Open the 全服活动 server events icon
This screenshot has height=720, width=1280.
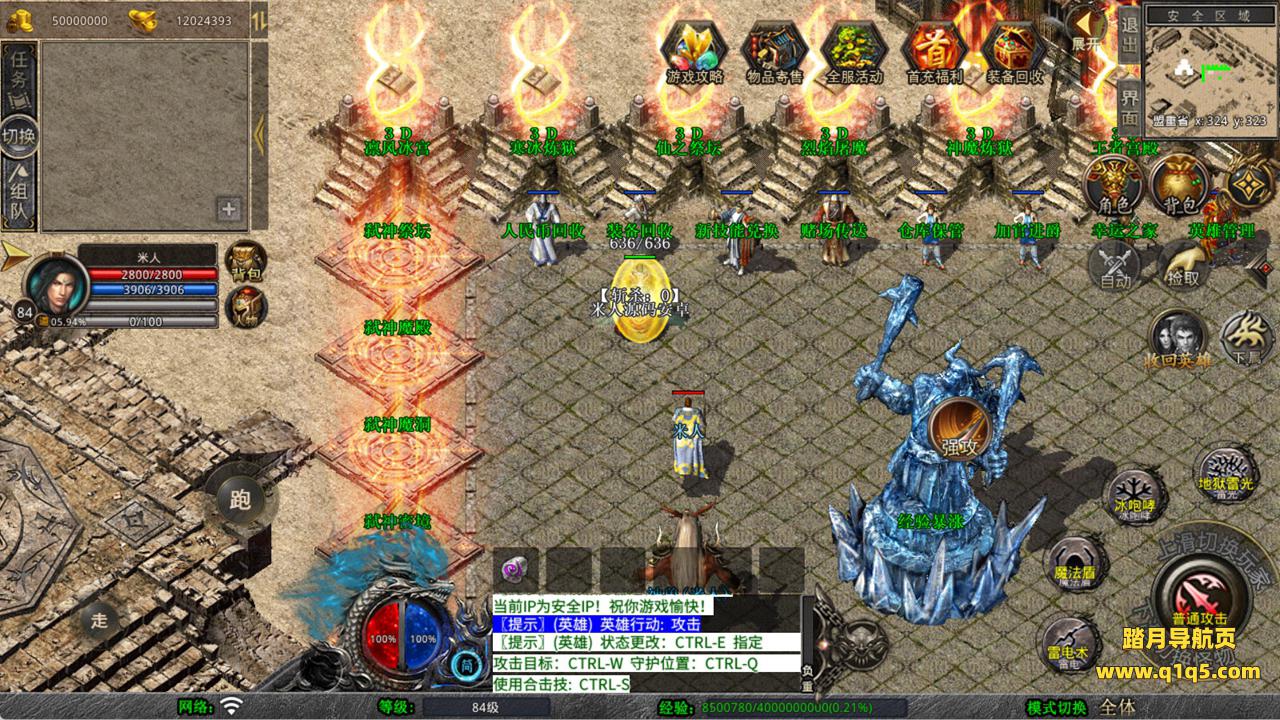[x=855, y=52]
